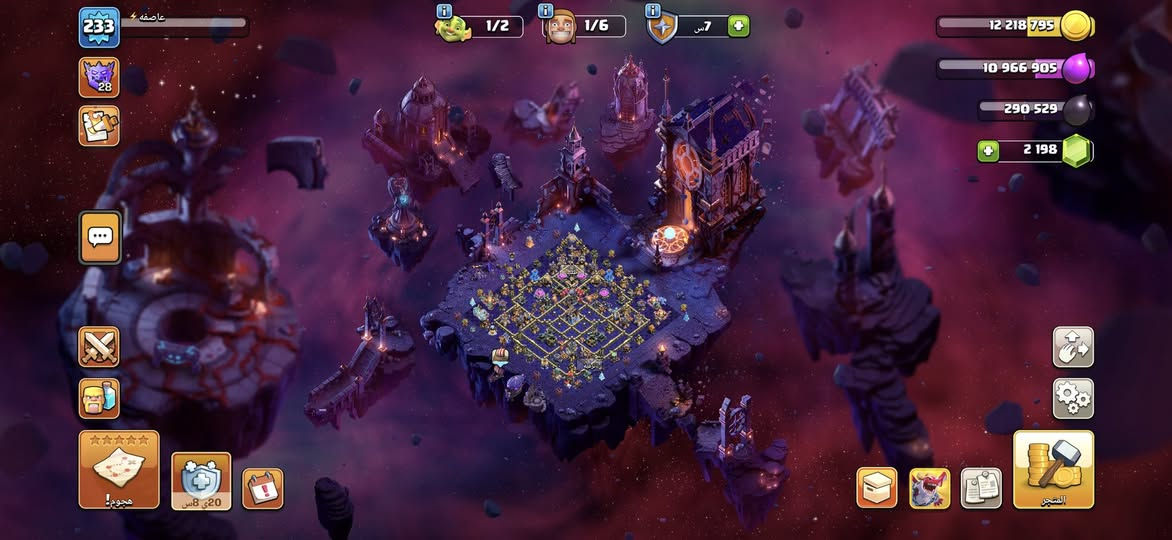Add shield time with the green plus

click(739, 26)
